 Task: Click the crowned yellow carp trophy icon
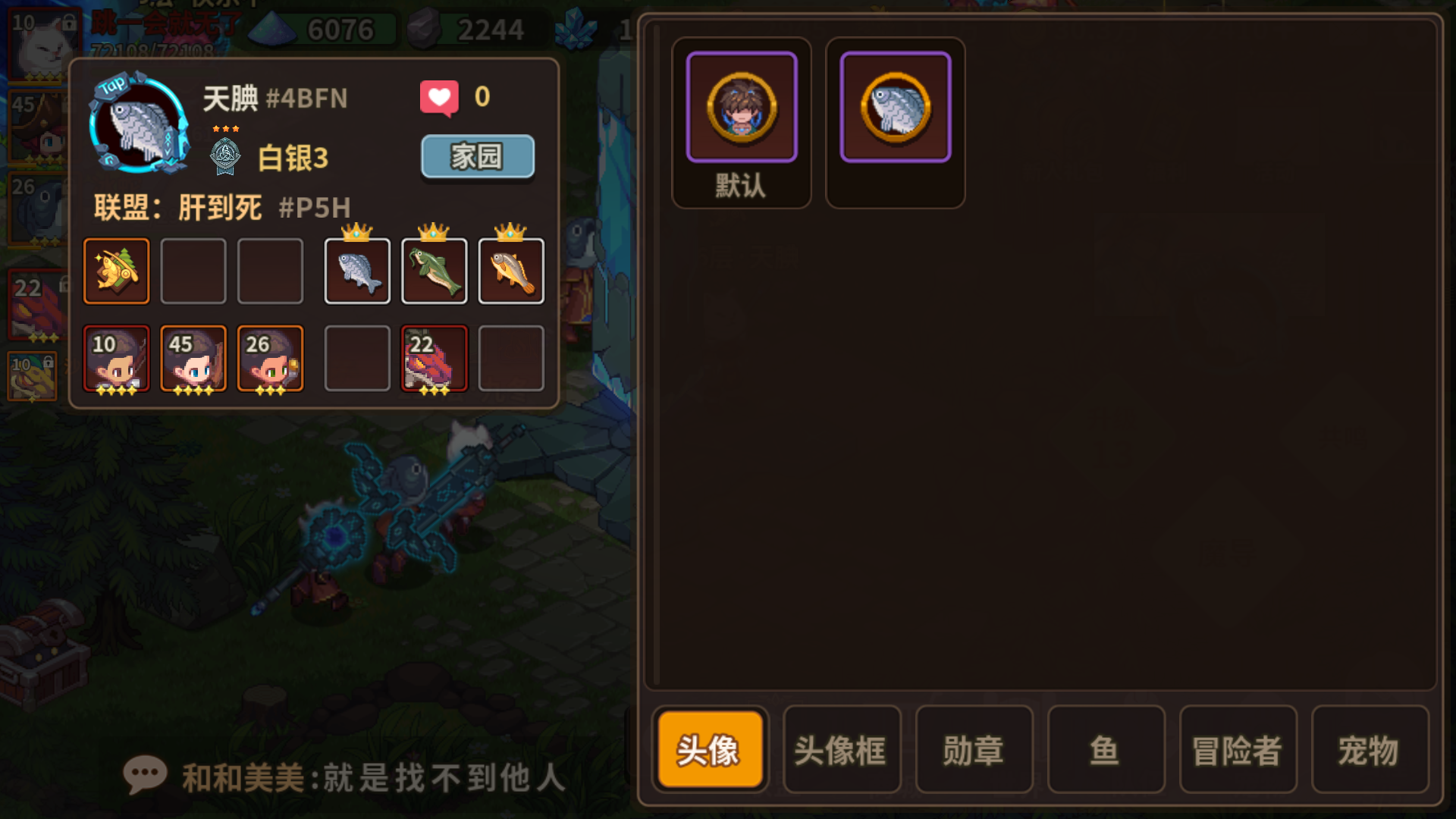tap(511, 271)
